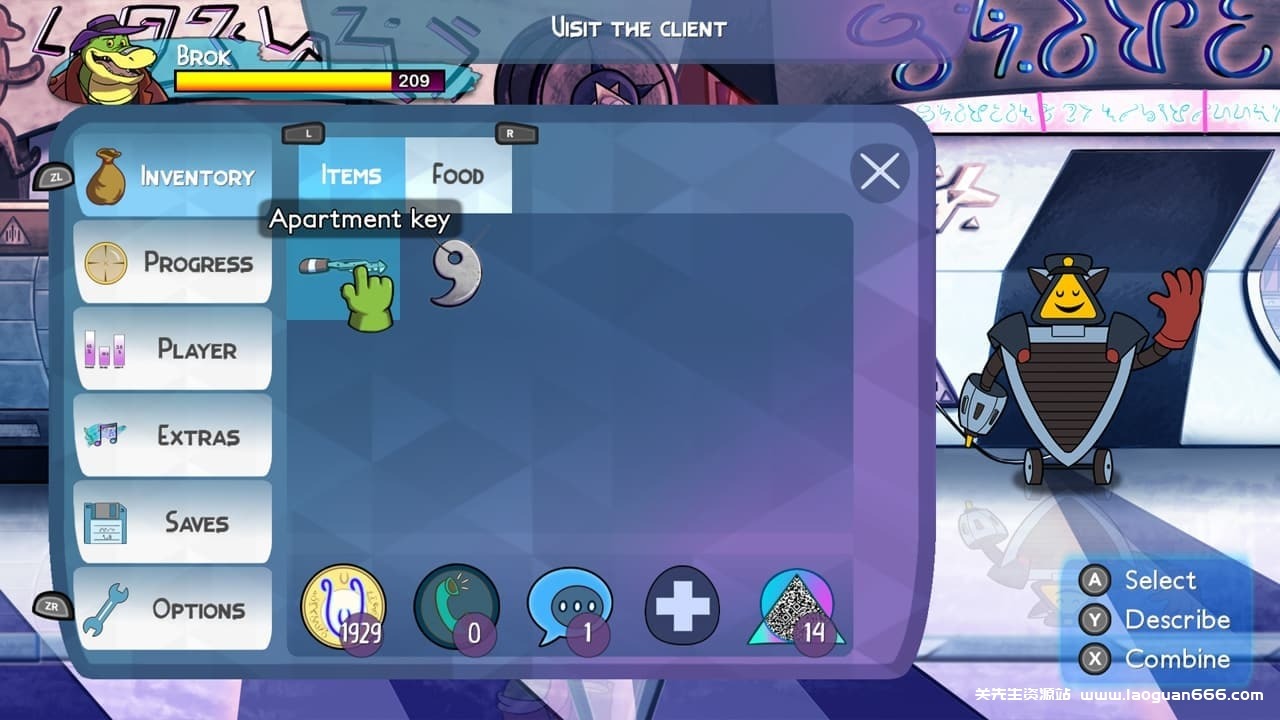Switch to the Items tab

348,175
